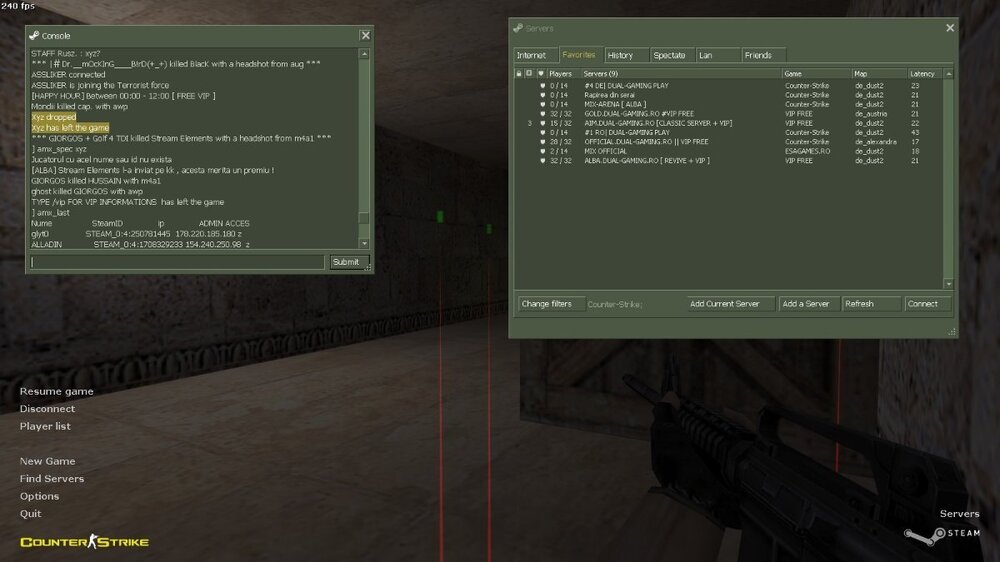Viewport: 1000px width, 562px height.
Task: Open the Spectate server tab
Action: click(669, 55)
